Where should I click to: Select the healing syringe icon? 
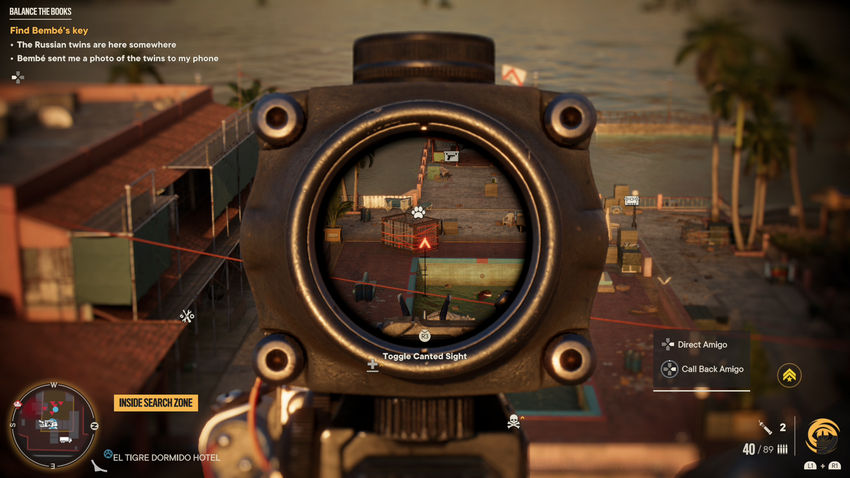(765, 428)
